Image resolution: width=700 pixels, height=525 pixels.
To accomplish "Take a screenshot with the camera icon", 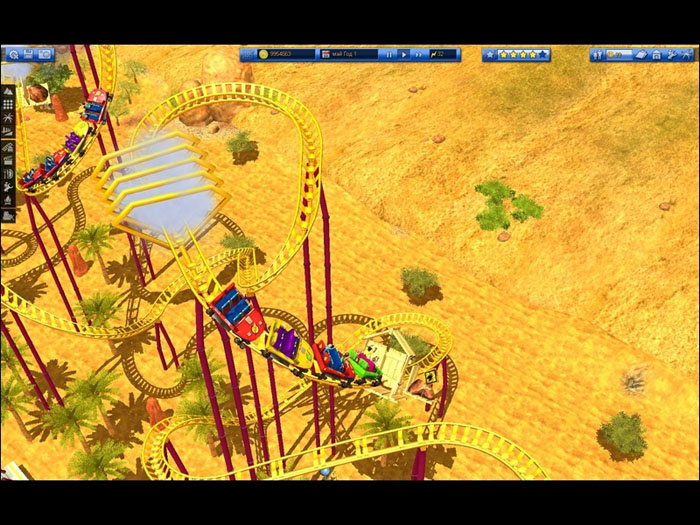I will coord(44,53).
